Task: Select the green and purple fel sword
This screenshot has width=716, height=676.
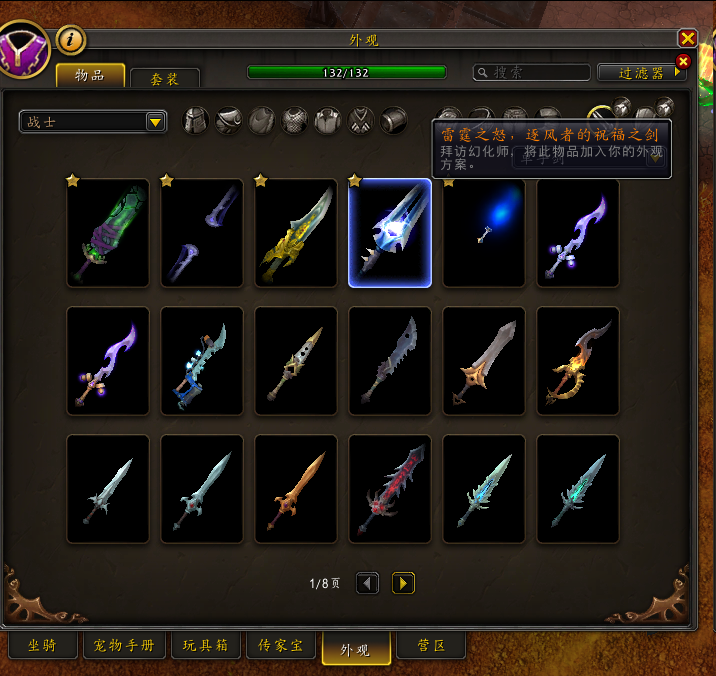Action: click(x=108, y=233)
